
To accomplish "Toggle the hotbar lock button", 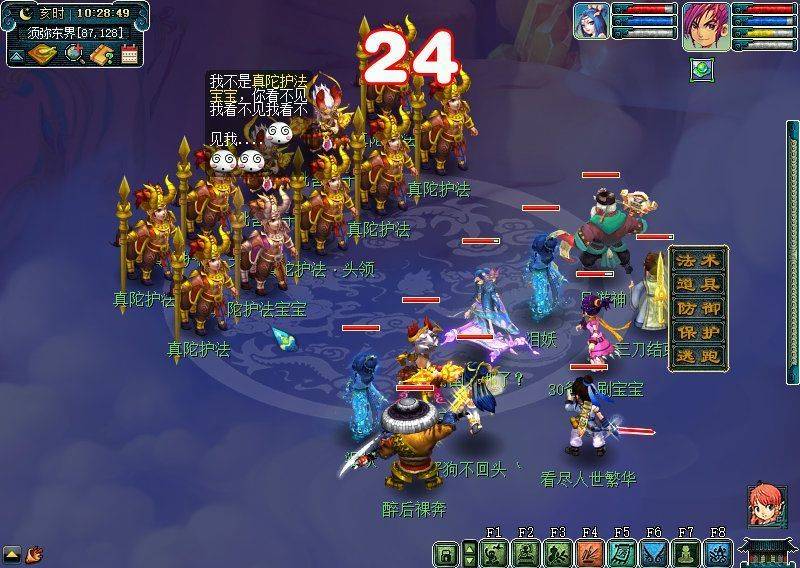I will tap(445, 553).
